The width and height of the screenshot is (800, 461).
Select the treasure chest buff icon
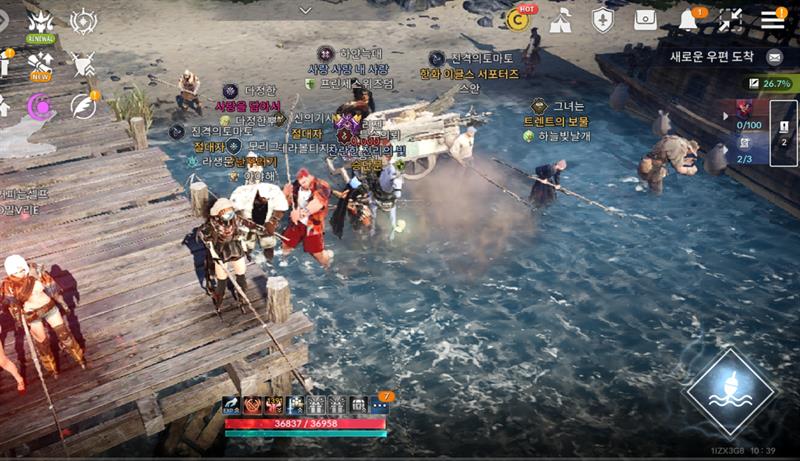[x=358, y=405]
